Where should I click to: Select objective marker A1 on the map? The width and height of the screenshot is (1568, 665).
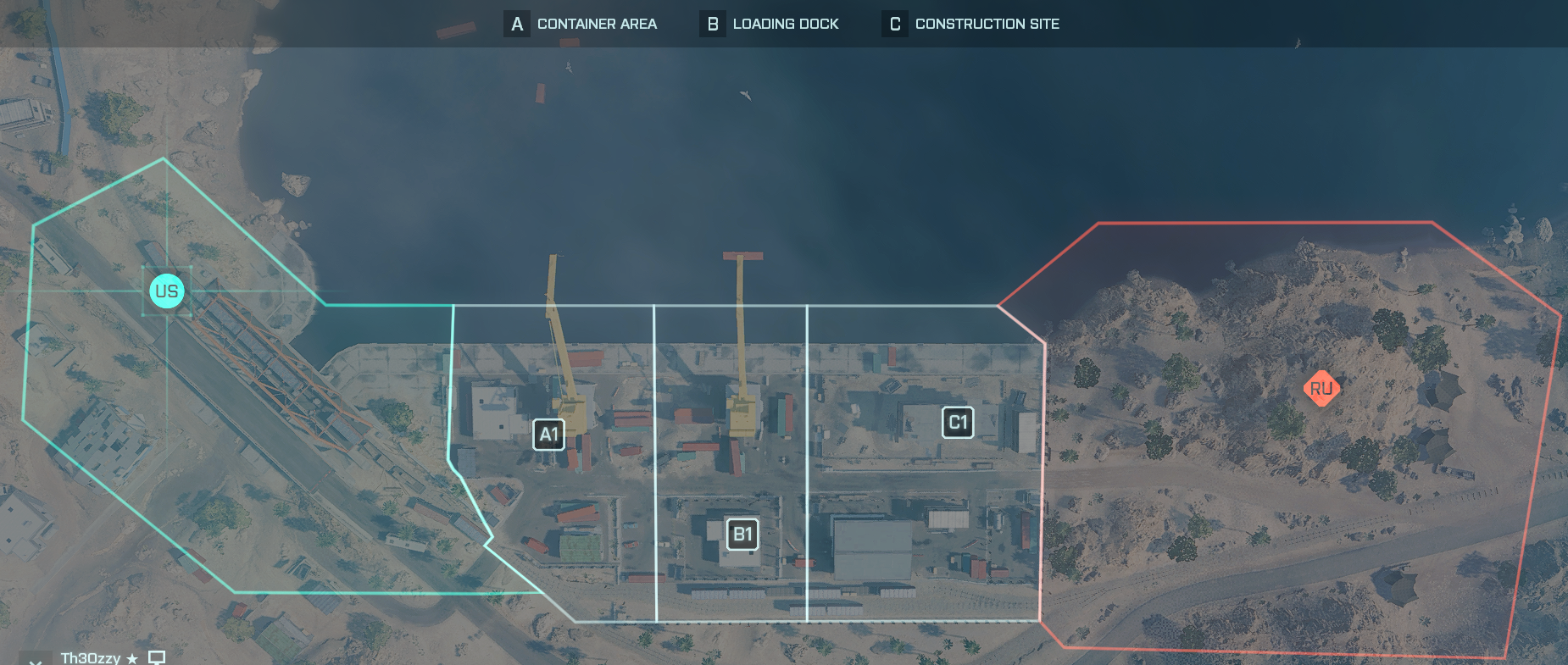pos(548,433)
